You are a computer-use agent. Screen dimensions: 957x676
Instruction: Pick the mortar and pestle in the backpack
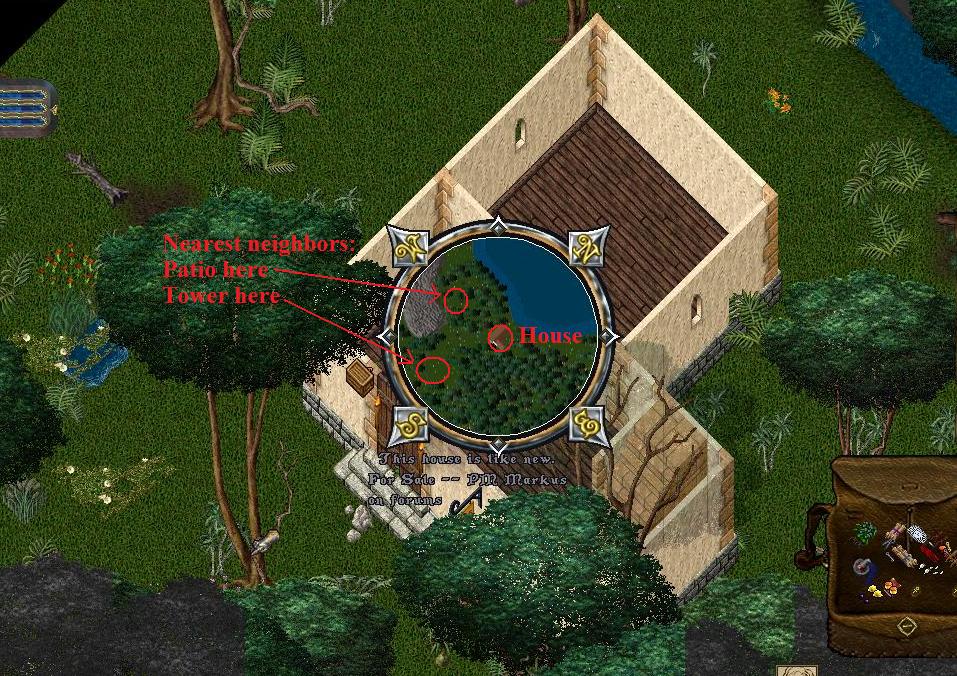tap(861, 569)
